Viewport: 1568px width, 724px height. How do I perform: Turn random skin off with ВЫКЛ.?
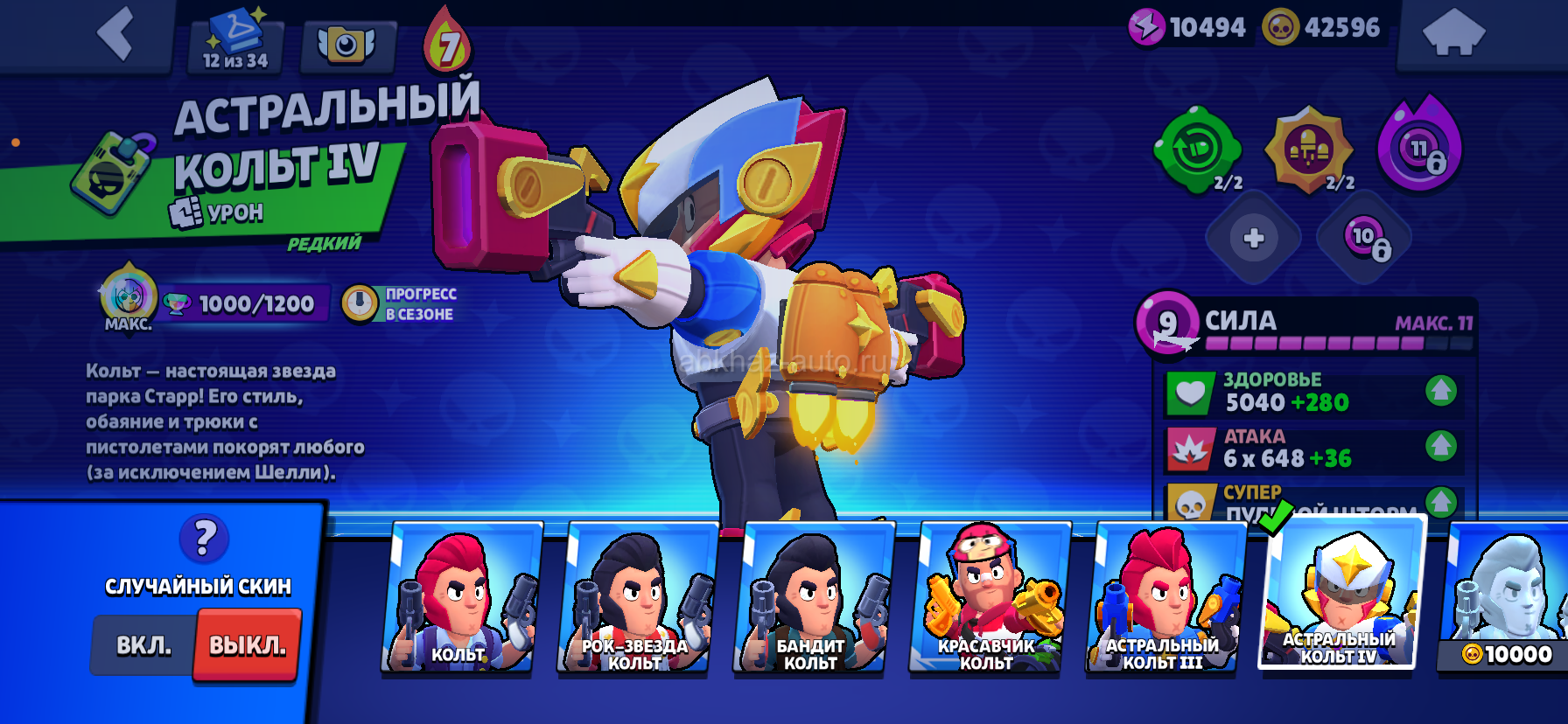tap(248, 645)
